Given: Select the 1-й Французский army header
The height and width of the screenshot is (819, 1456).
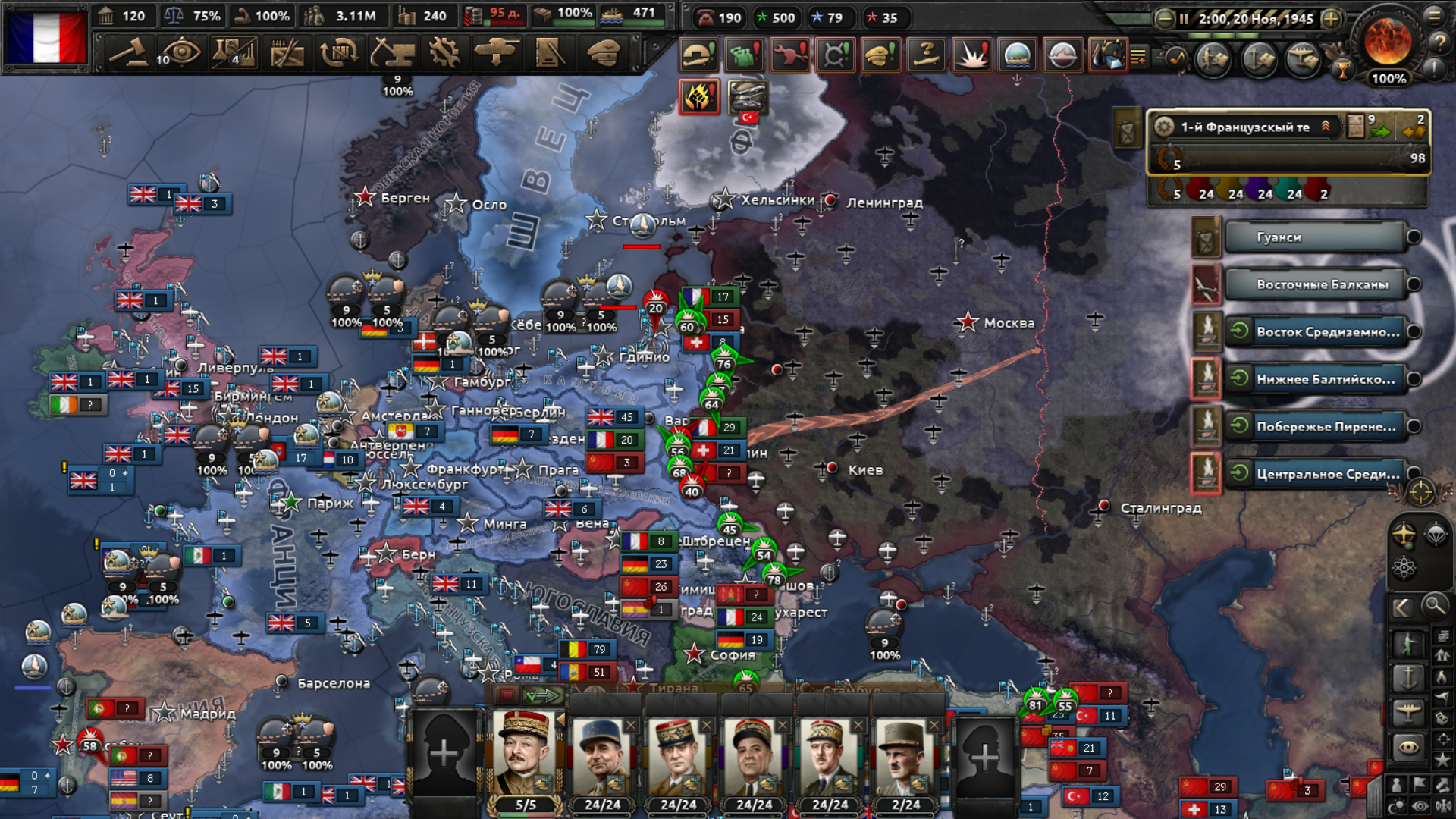Looking at the screenshot, I should point(1244,127).
